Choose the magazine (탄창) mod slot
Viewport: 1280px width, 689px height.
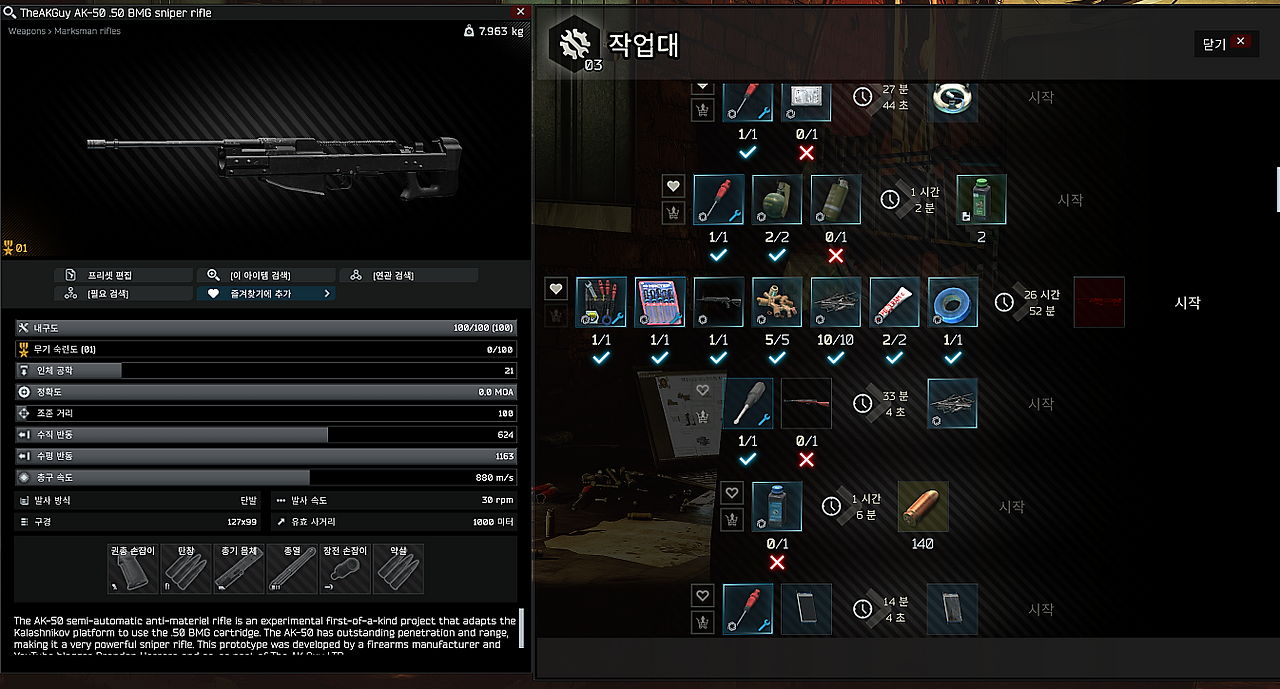(185, 569)
